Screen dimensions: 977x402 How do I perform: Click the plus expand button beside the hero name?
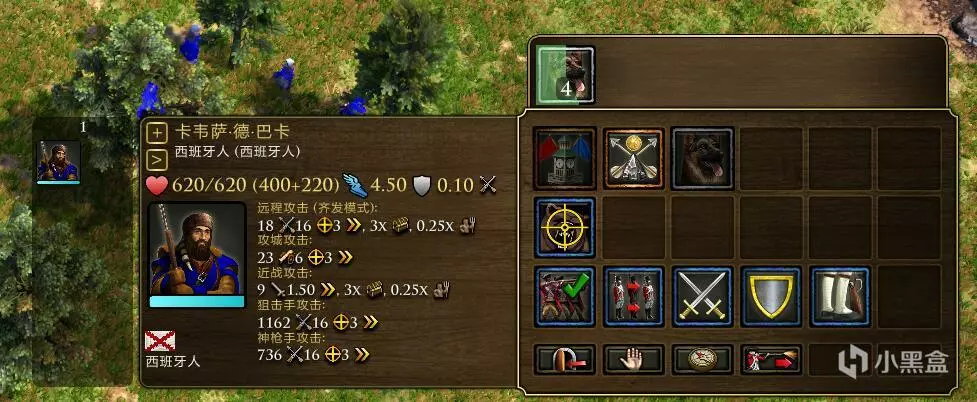(157, 133)
